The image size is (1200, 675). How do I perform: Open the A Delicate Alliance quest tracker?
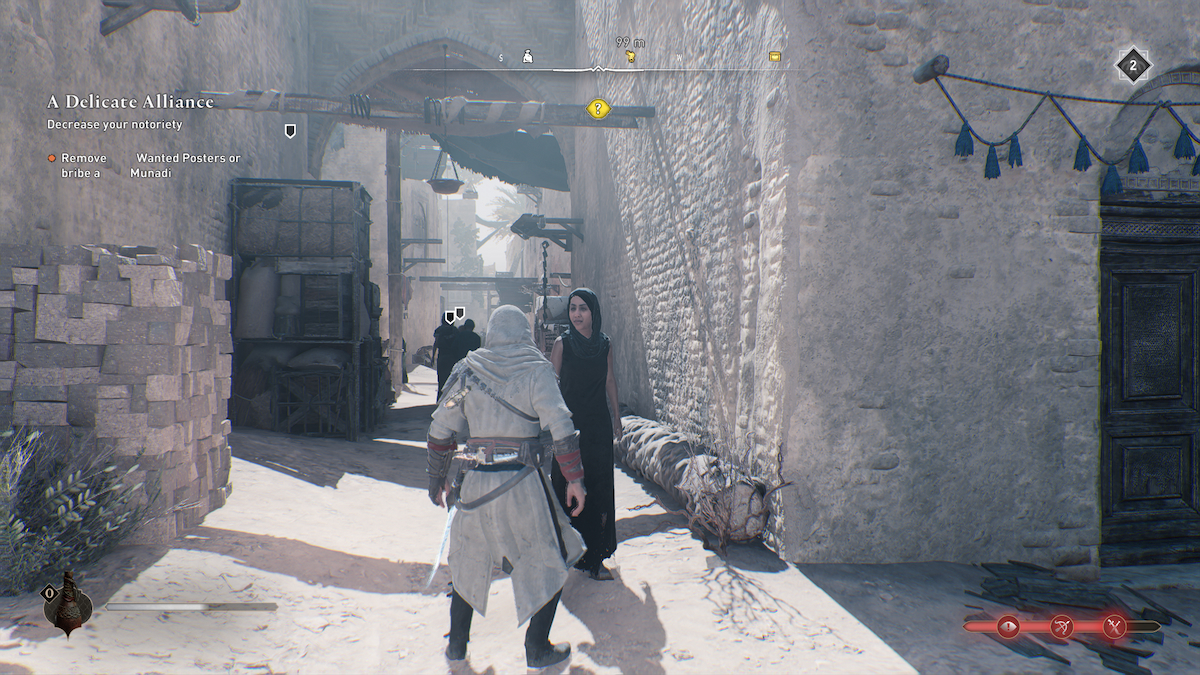(130, 102)
